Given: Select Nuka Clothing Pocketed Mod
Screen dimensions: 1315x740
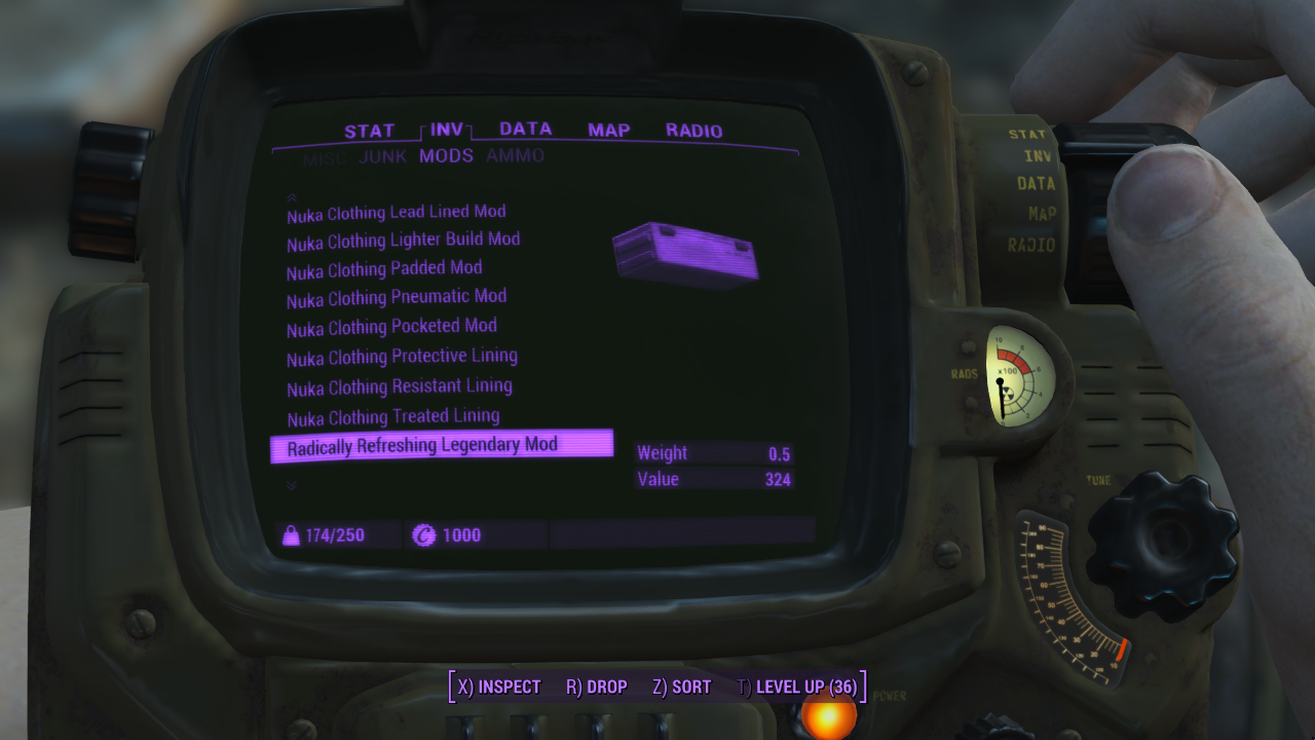Looking at the screenshot, I should click(391, 327).
